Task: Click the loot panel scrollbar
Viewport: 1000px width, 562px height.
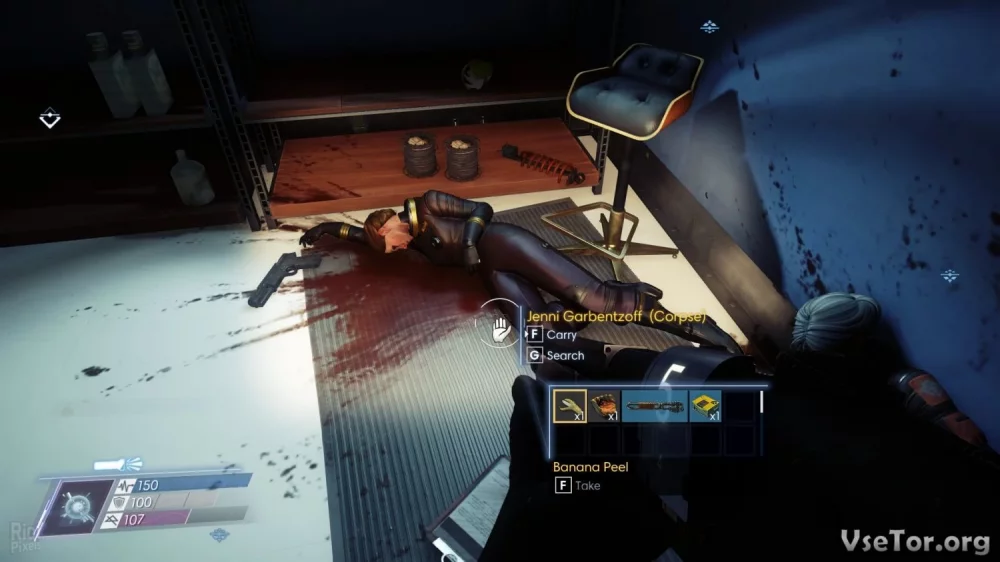Action: [x=762, y=402]
